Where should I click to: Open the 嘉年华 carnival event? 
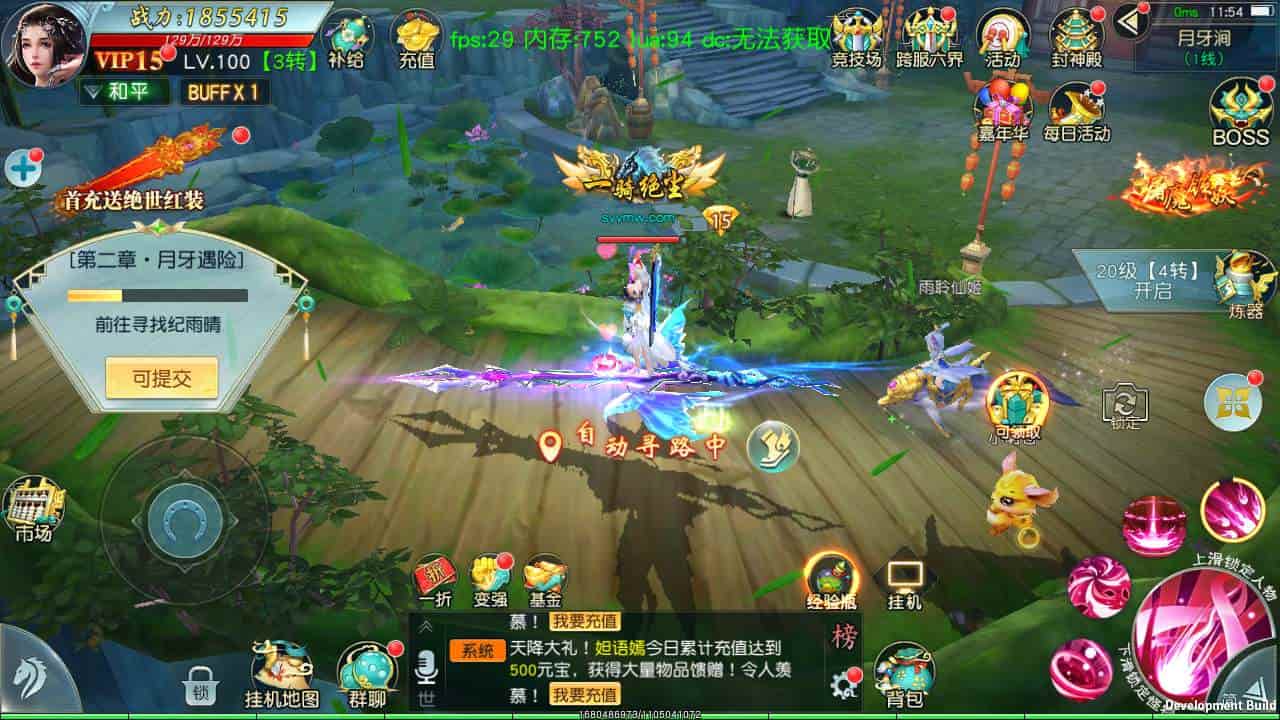1001,111
